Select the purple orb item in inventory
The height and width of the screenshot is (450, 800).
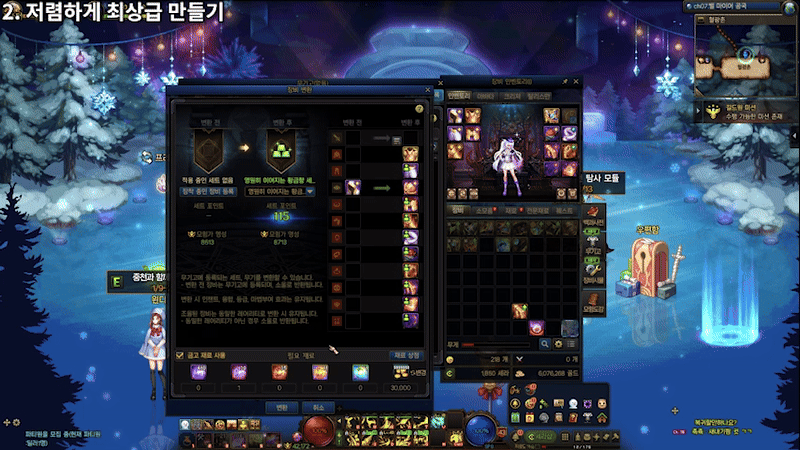536,327
